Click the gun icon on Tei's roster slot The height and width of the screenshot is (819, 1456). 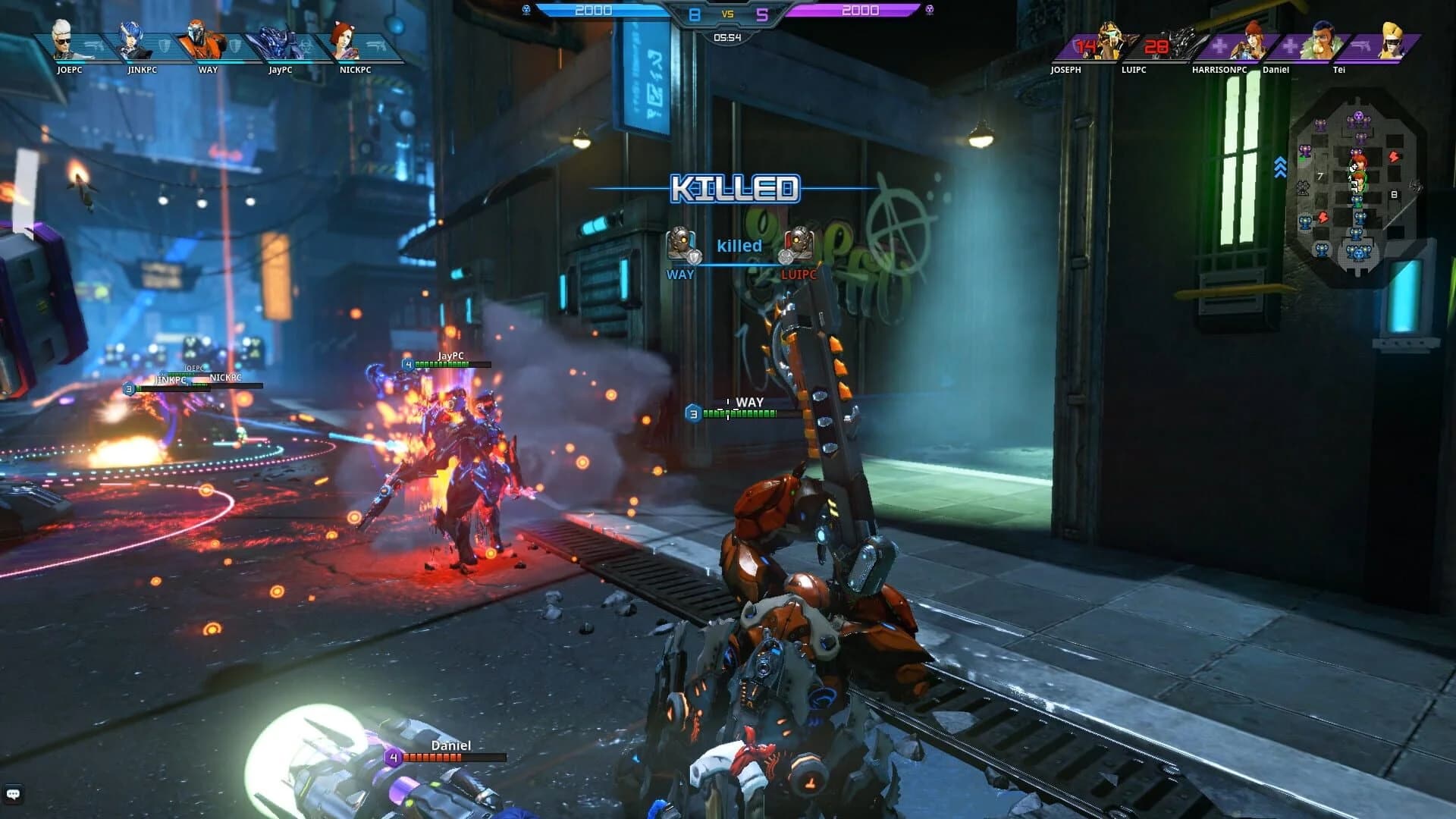[x=1363, y=46]
